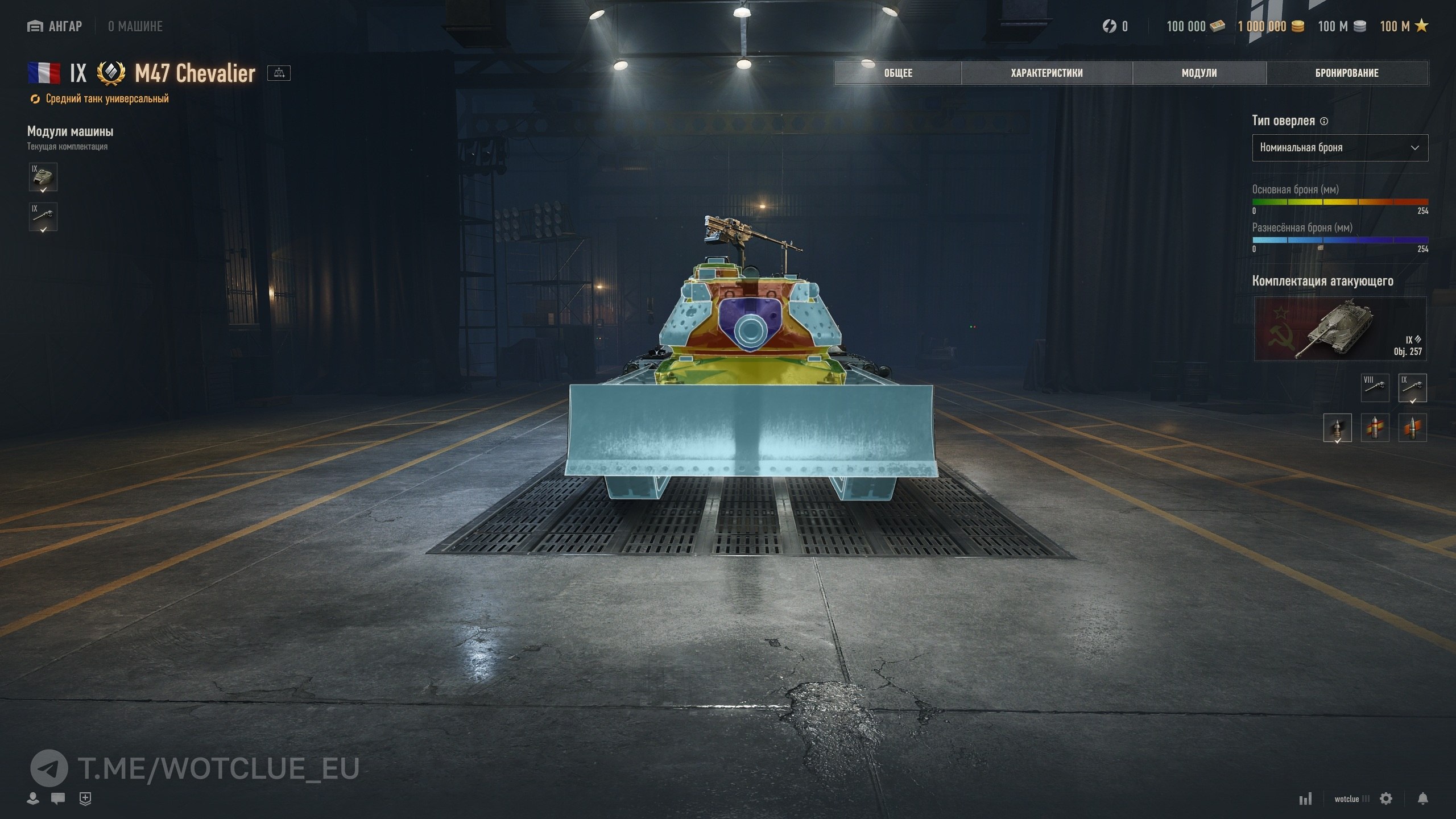
Task: Change the attacking vehicle Obj. 257
Action: 1339,329
